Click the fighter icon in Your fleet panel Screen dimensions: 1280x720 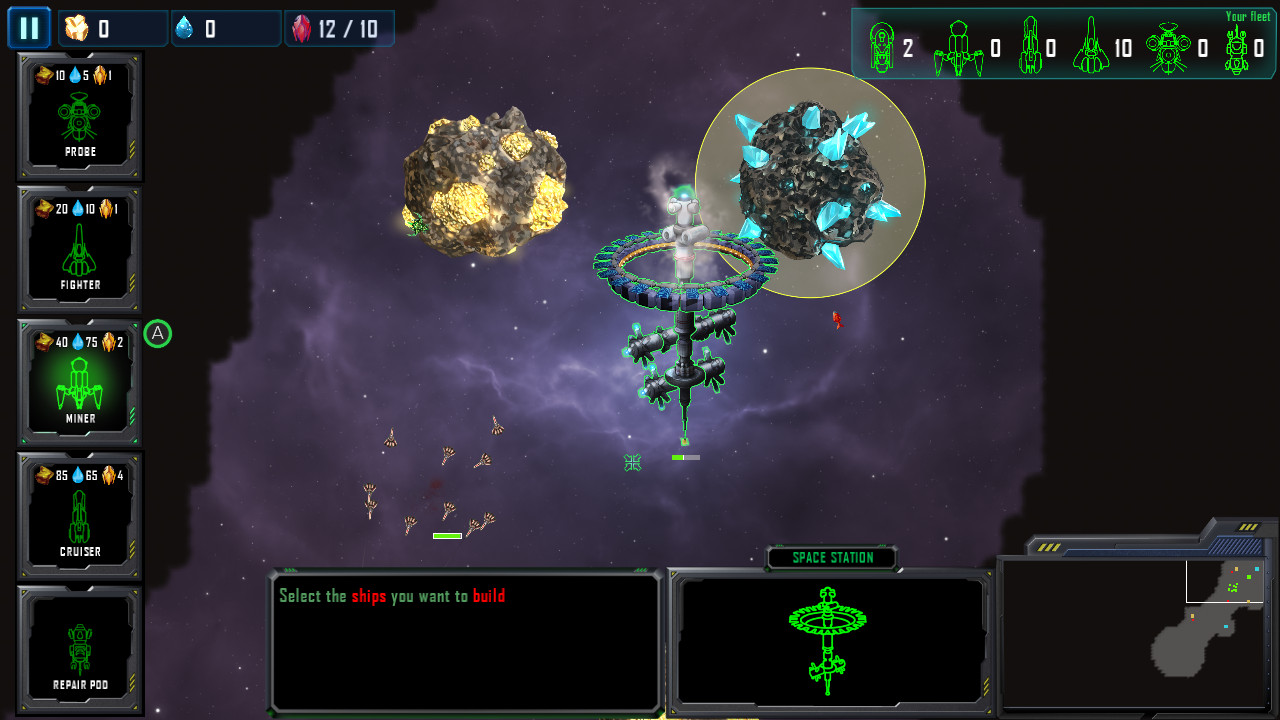[957, 47]
